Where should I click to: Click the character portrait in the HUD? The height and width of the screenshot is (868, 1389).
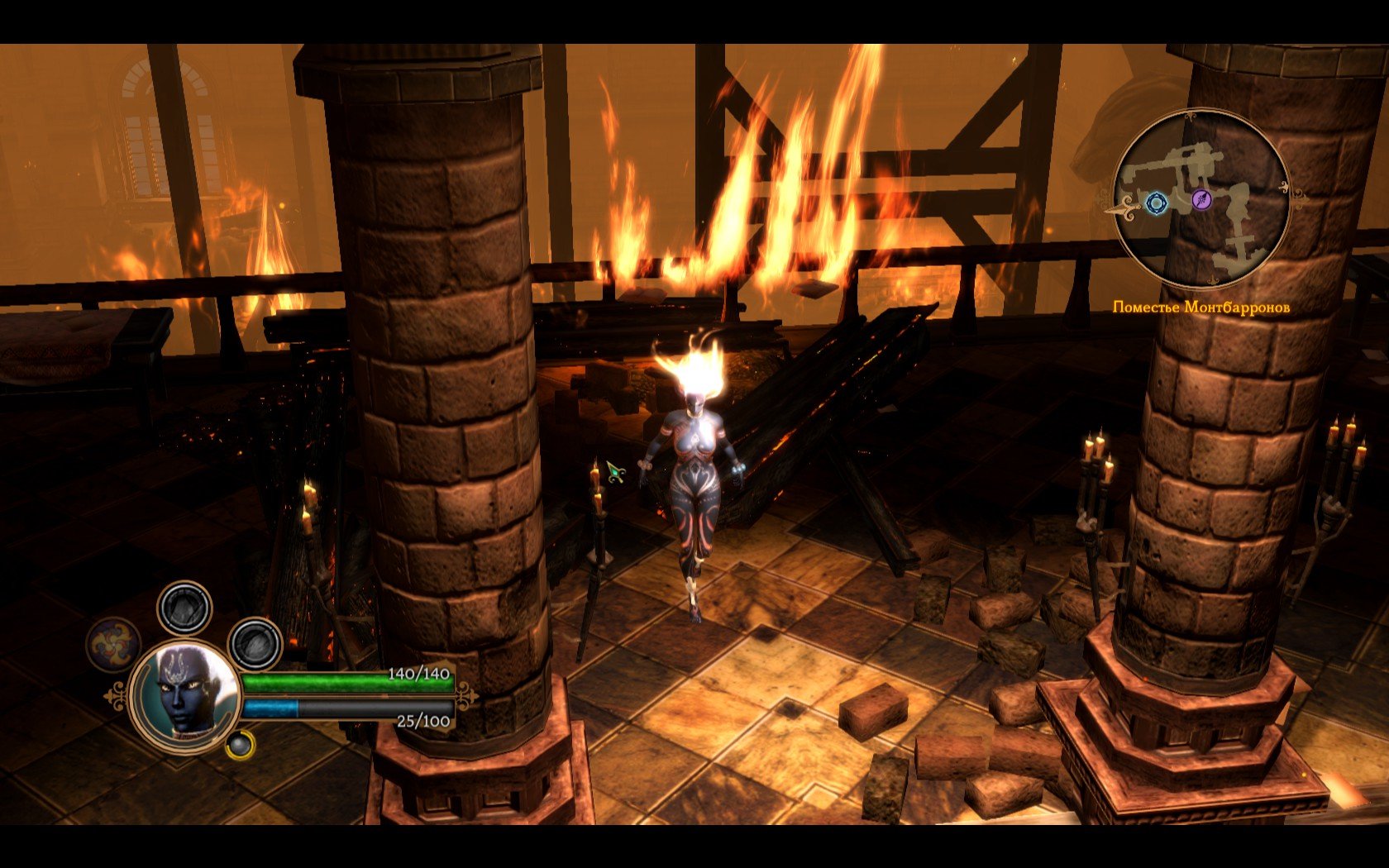[184, 694]
